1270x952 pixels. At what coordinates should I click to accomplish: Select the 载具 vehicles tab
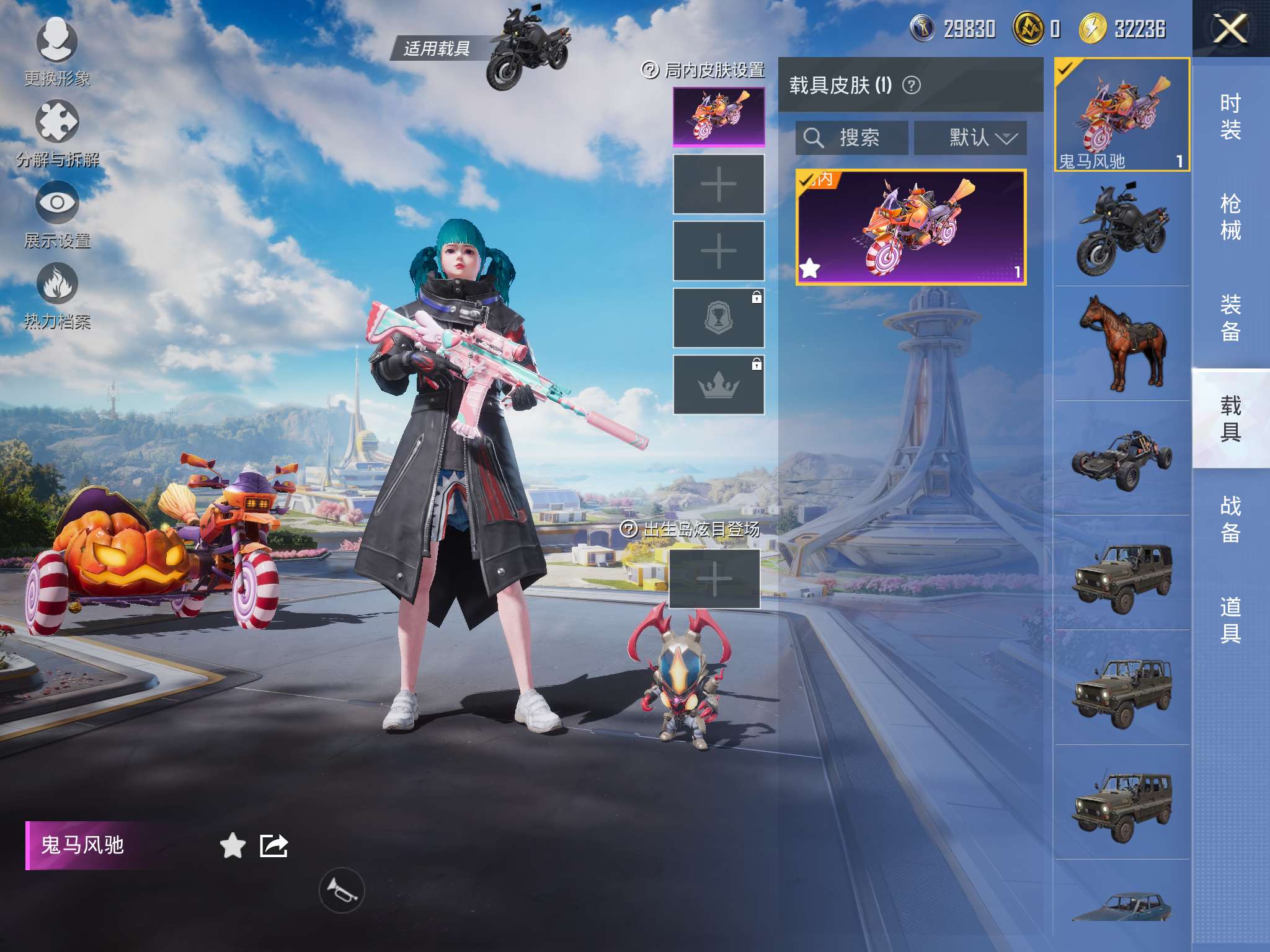pyautogui.click(x=1230, y=418)
